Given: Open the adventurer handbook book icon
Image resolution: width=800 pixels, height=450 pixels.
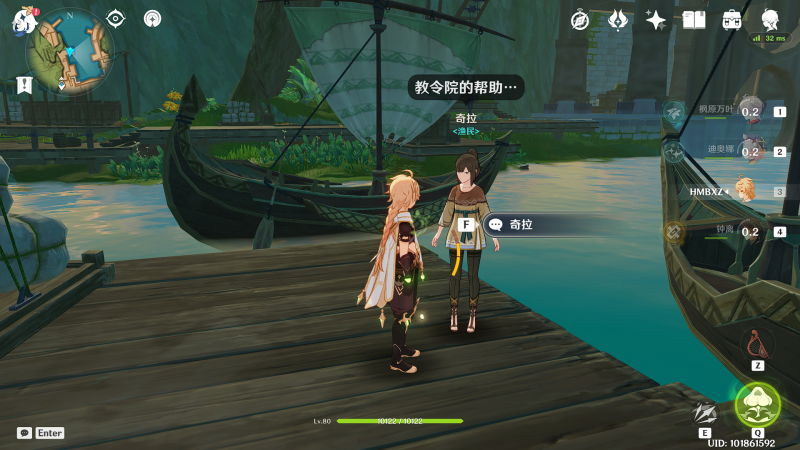Looking at the screenshot, I should (x=694, y=19).
